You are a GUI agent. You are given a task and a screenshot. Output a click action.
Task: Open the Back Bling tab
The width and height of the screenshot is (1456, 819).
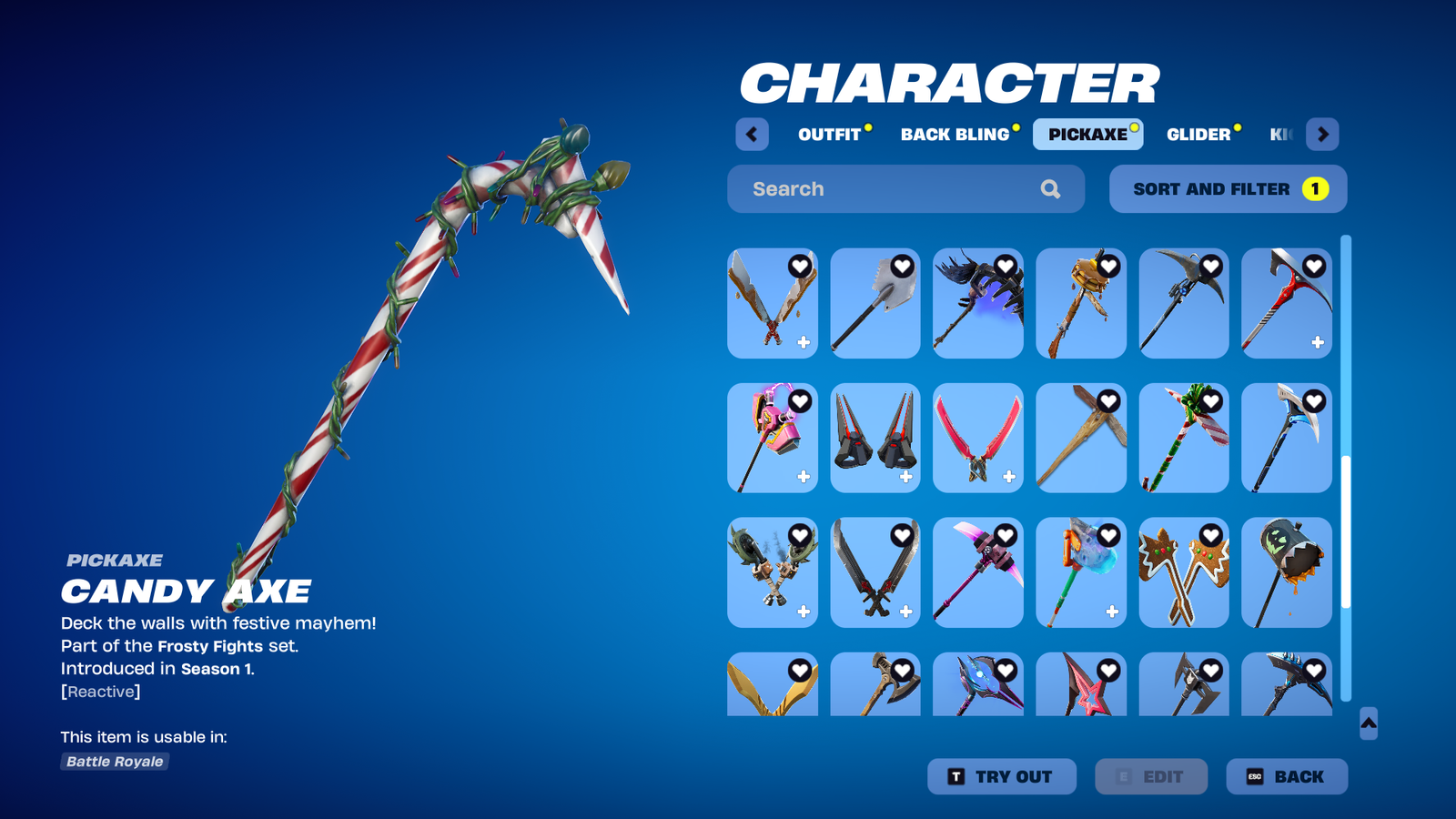955,135
